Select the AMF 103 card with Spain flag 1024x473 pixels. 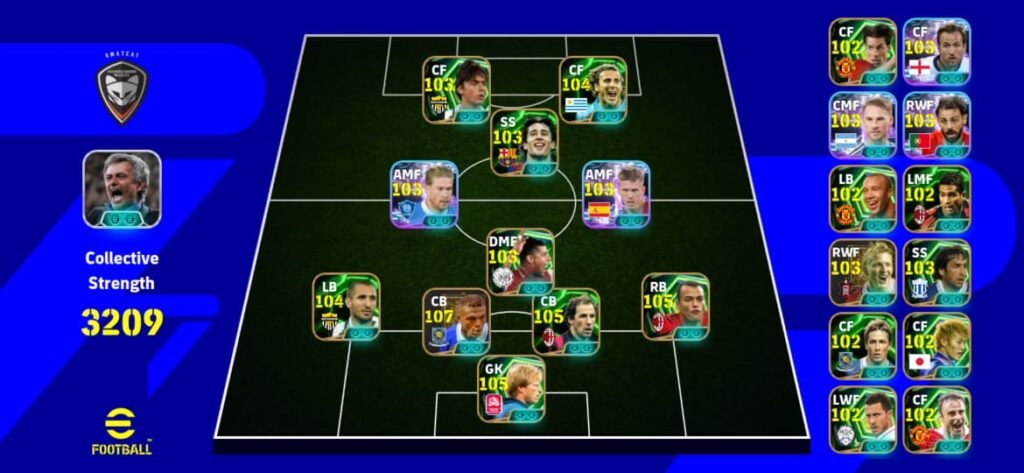pyautogui.click(x=616, y=194)
